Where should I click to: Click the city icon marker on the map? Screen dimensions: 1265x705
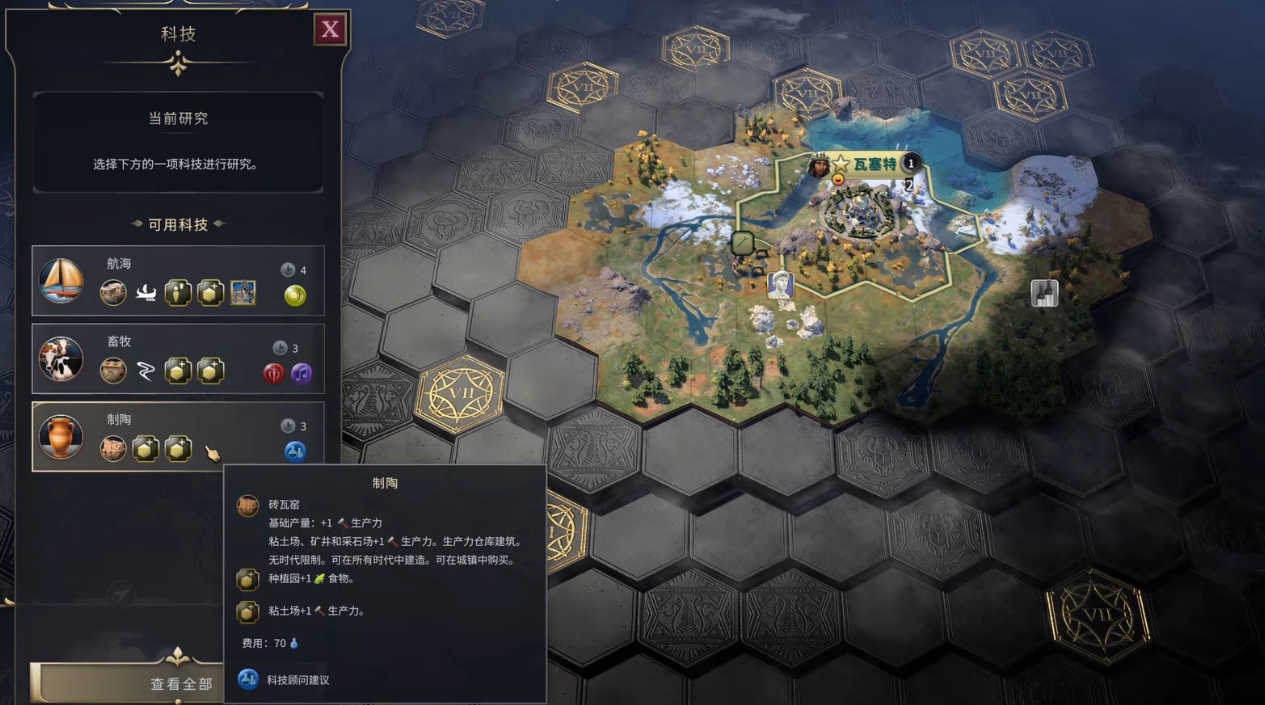[x=1044, y=293]
